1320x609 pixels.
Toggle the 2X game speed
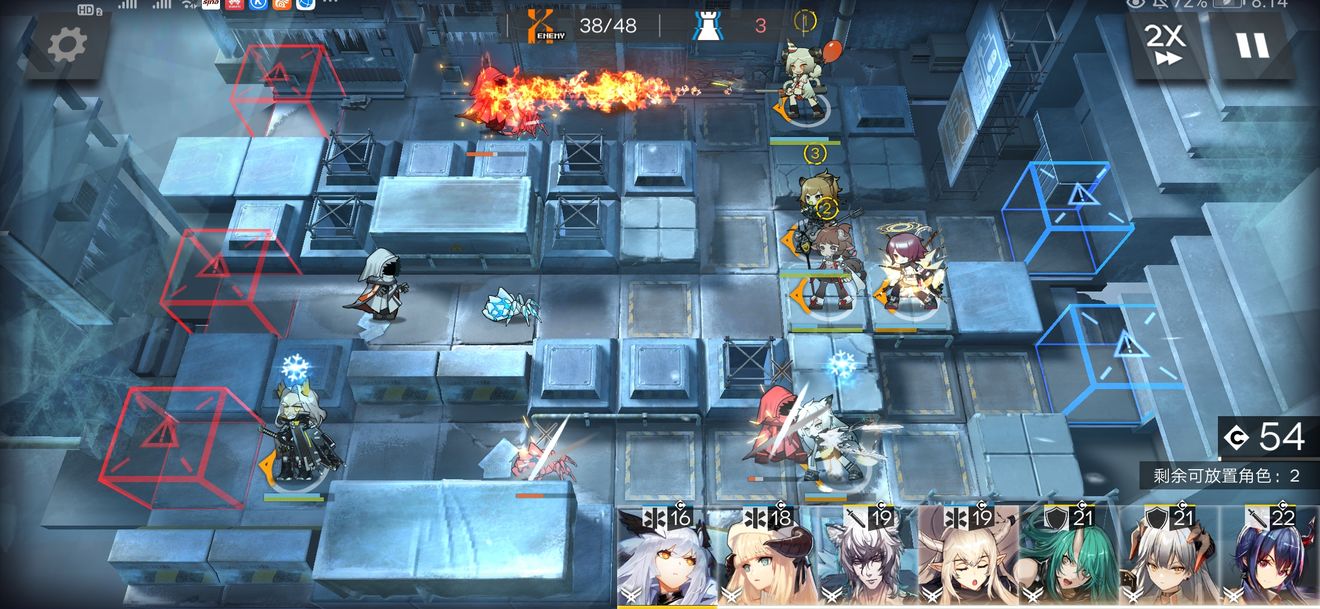1164,45
